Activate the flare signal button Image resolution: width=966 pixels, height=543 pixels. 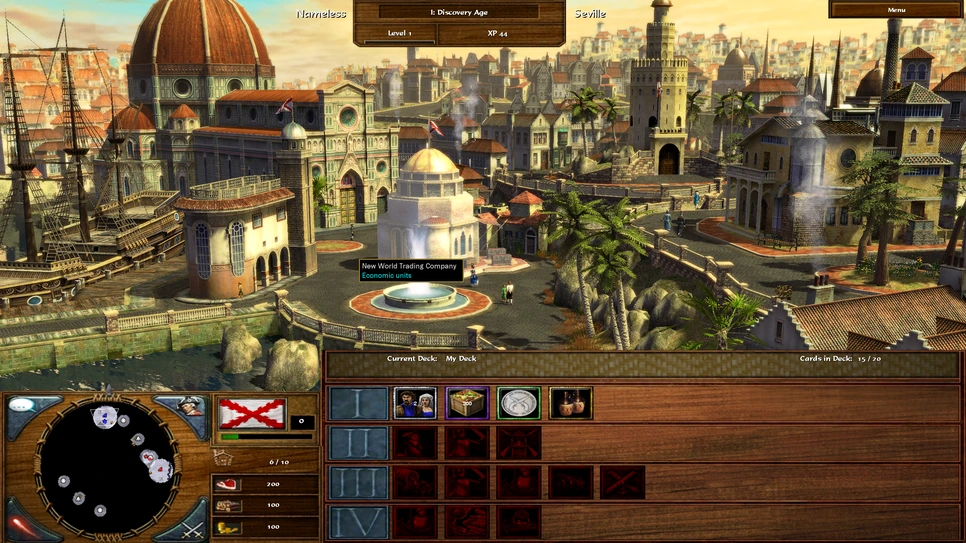coord(22,523)
